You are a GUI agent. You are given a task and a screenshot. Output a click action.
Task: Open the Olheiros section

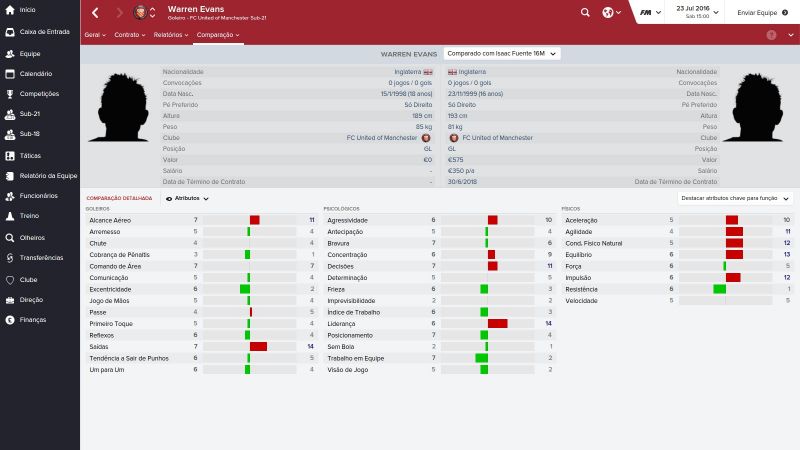pos(32,237)
